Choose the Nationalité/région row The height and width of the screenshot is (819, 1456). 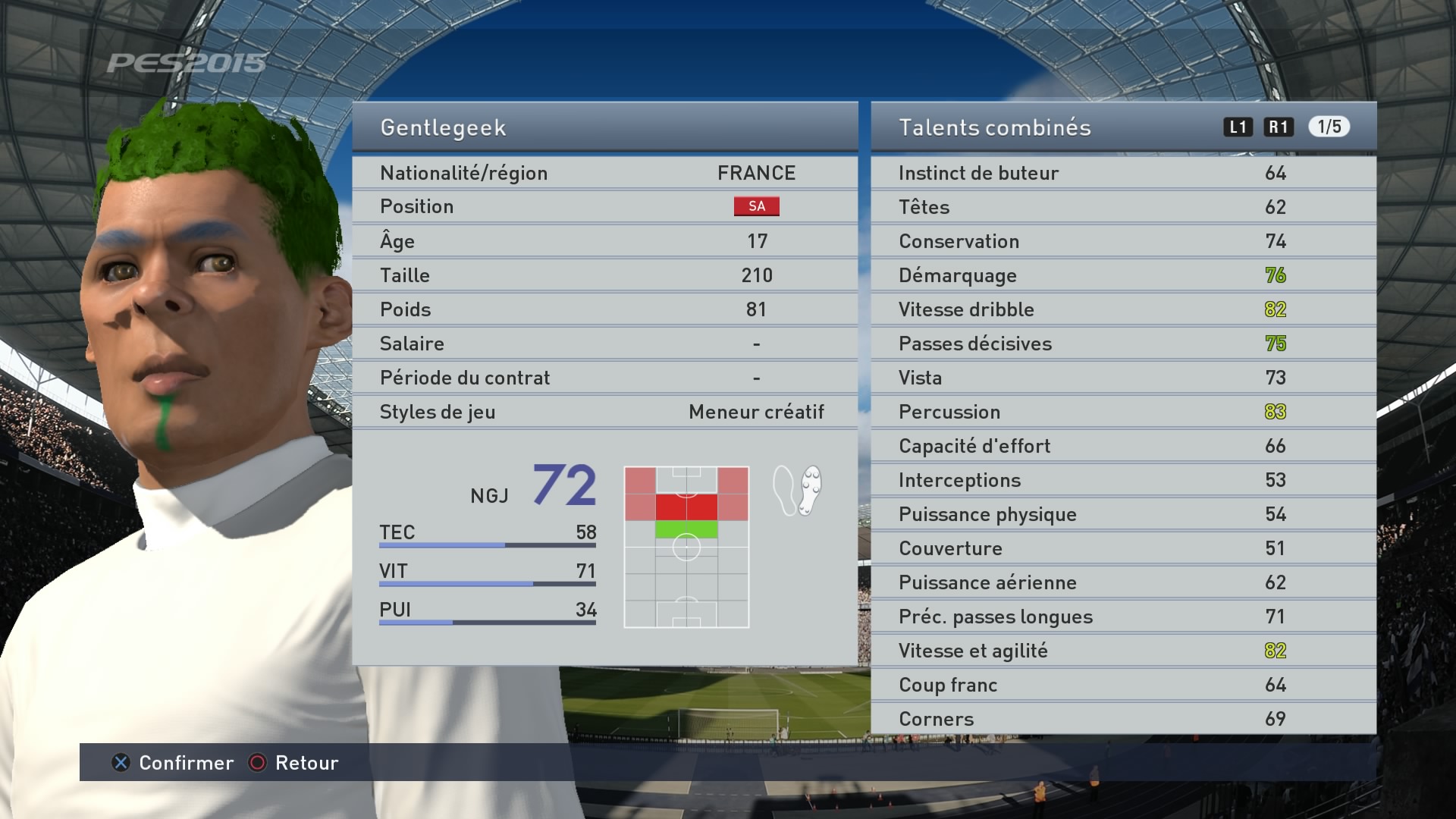604,173
